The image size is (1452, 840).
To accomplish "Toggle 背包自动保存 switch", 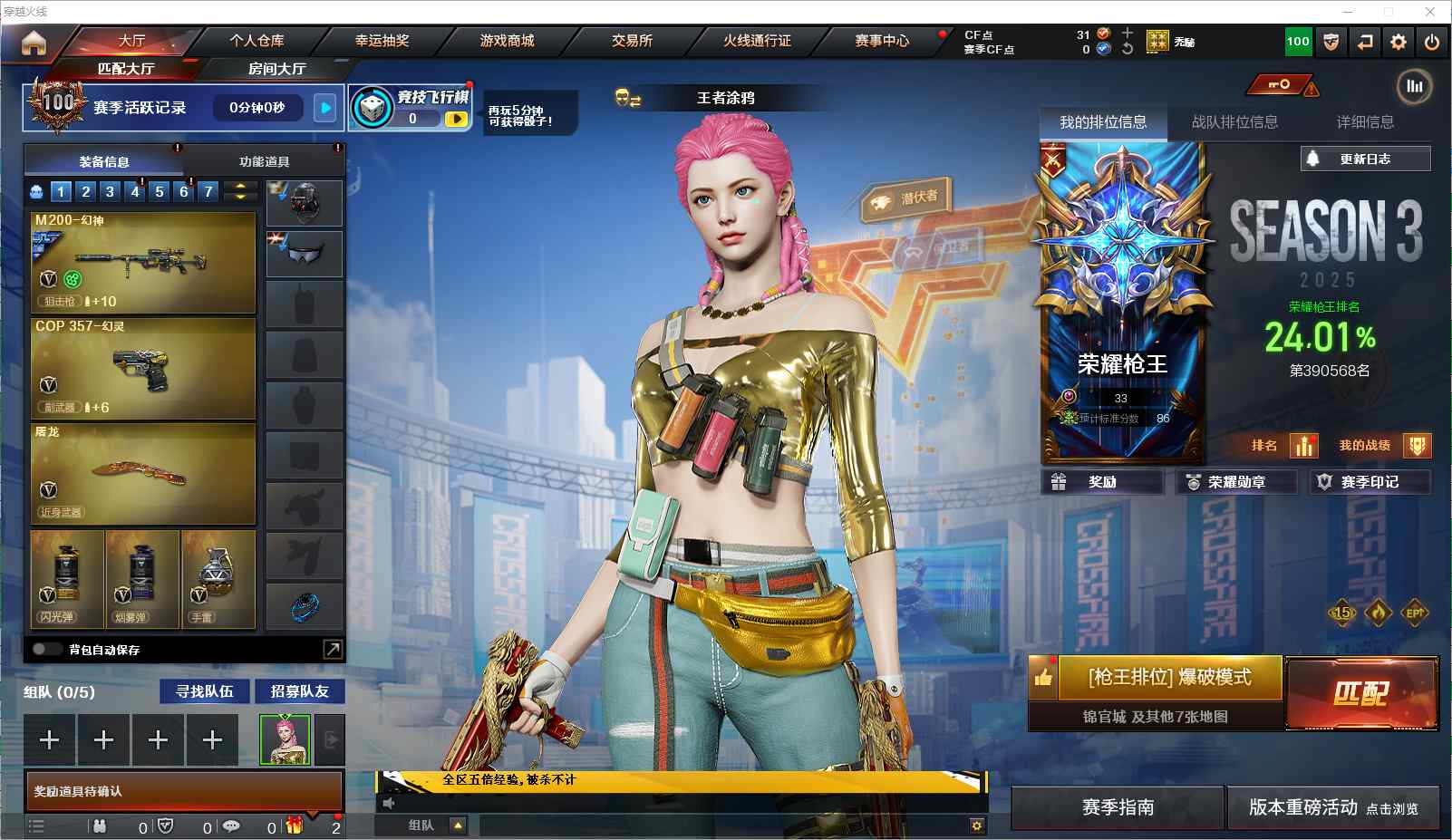I will coord(46,649).
